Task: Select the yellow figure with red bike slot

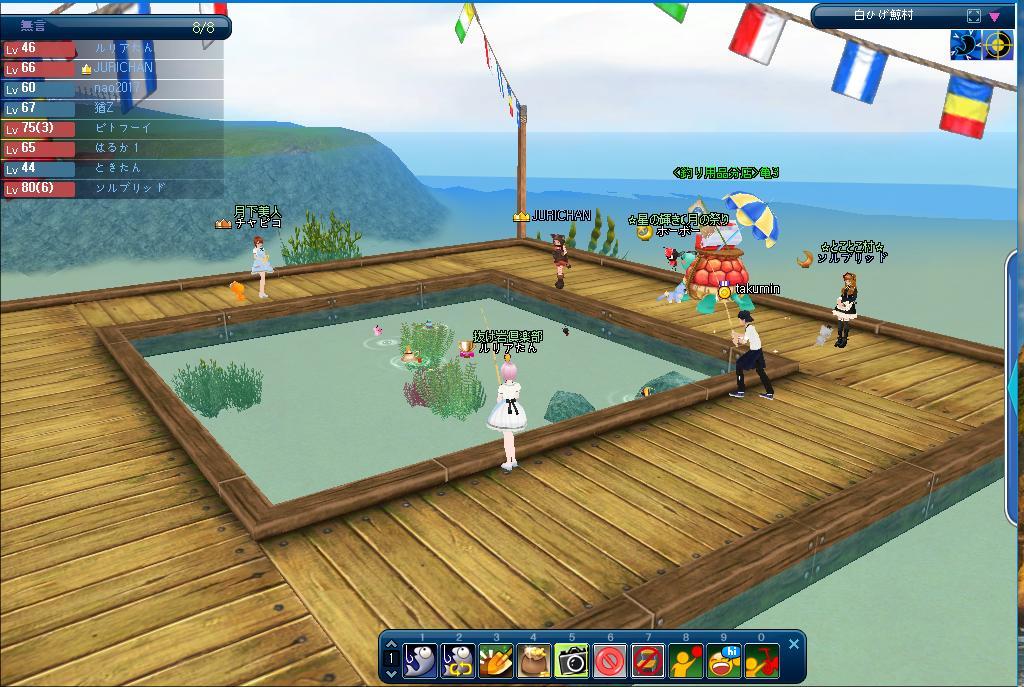Action: [x=762, y=660]
